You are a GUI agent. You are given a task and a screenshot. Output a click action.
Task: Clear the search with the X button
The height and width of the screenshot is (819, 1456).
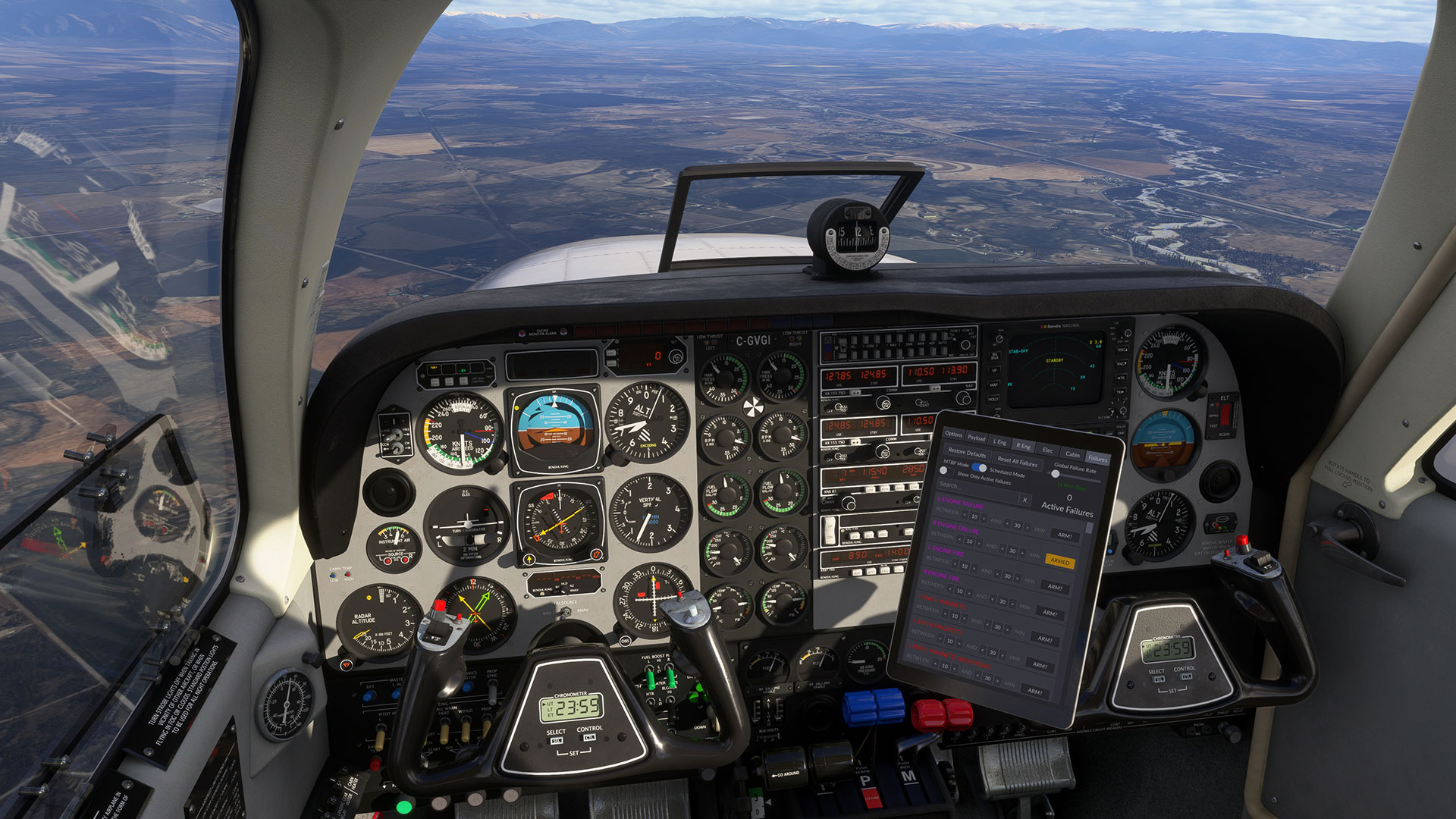point(1025,500)
